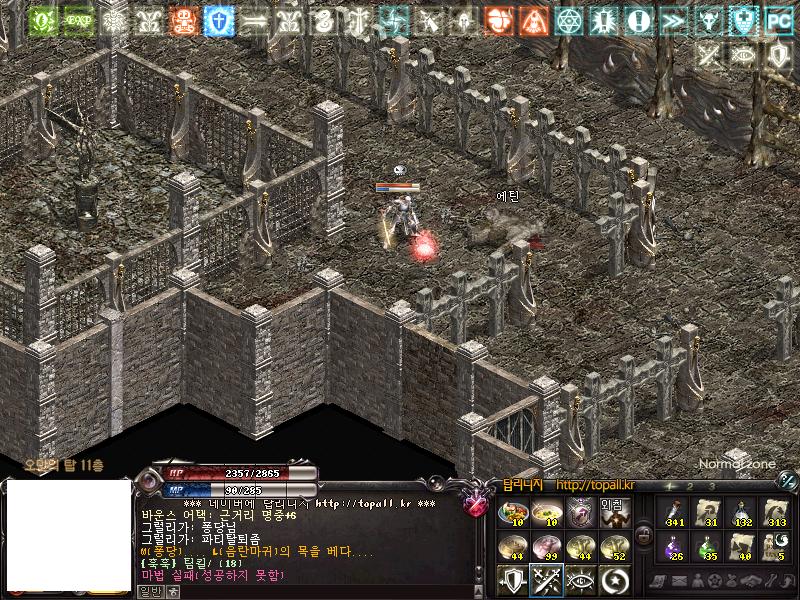Click the blue shield cross buff icon
800x600 pixels.
click(216, 20)
